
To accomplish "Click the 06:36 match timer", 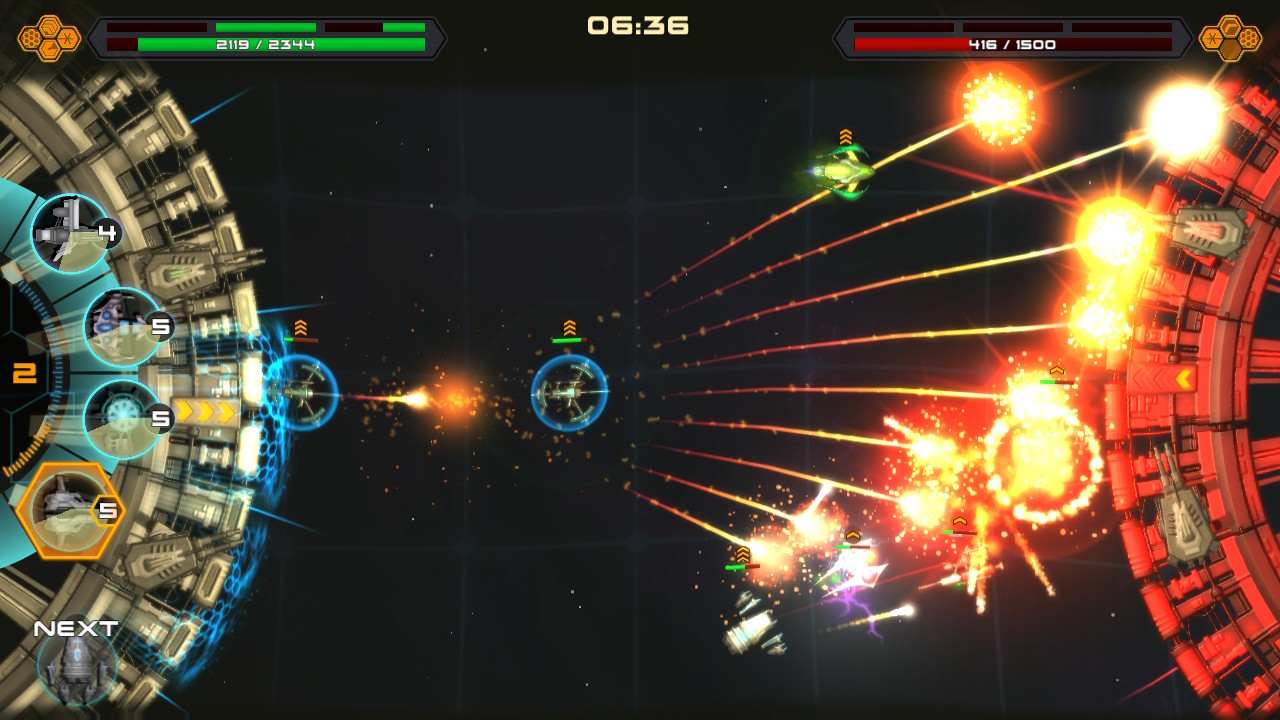I will 639,27.
